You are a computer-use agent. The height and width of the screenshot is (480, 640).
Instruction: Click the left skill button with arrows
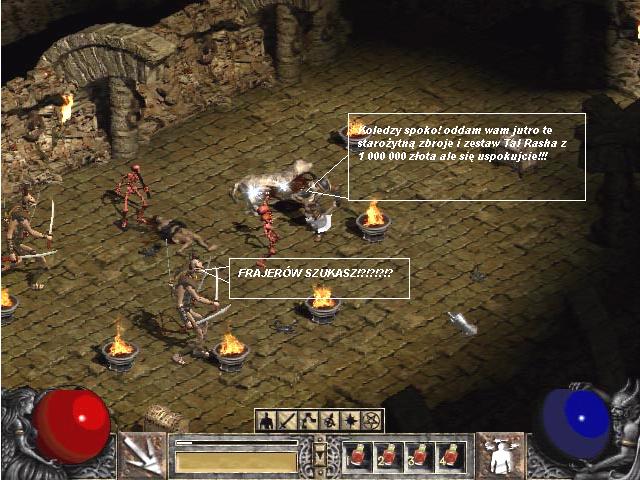click(x=141, y=455)
